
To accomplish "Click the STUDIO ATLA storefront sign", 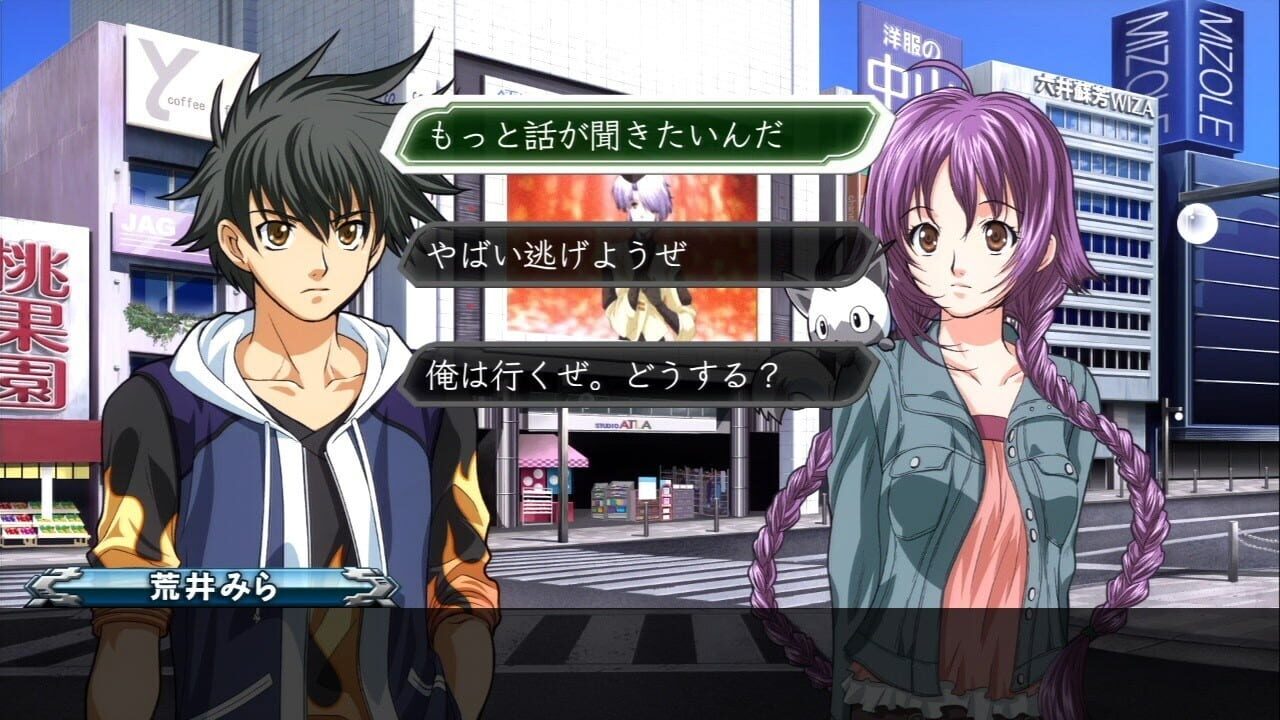I will point(622,425).
